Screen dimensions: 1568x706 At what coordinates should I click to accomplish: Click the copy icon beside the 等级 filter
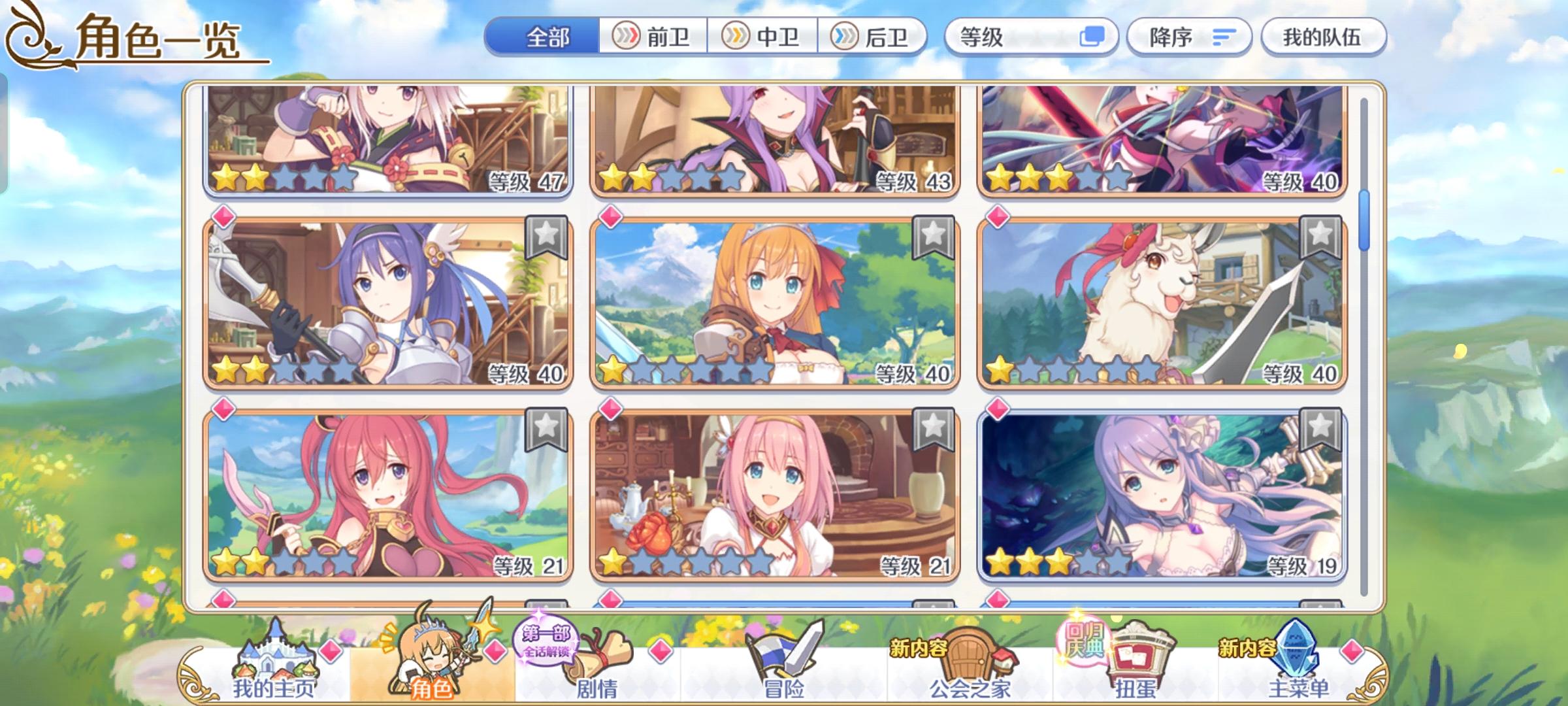1075,37
